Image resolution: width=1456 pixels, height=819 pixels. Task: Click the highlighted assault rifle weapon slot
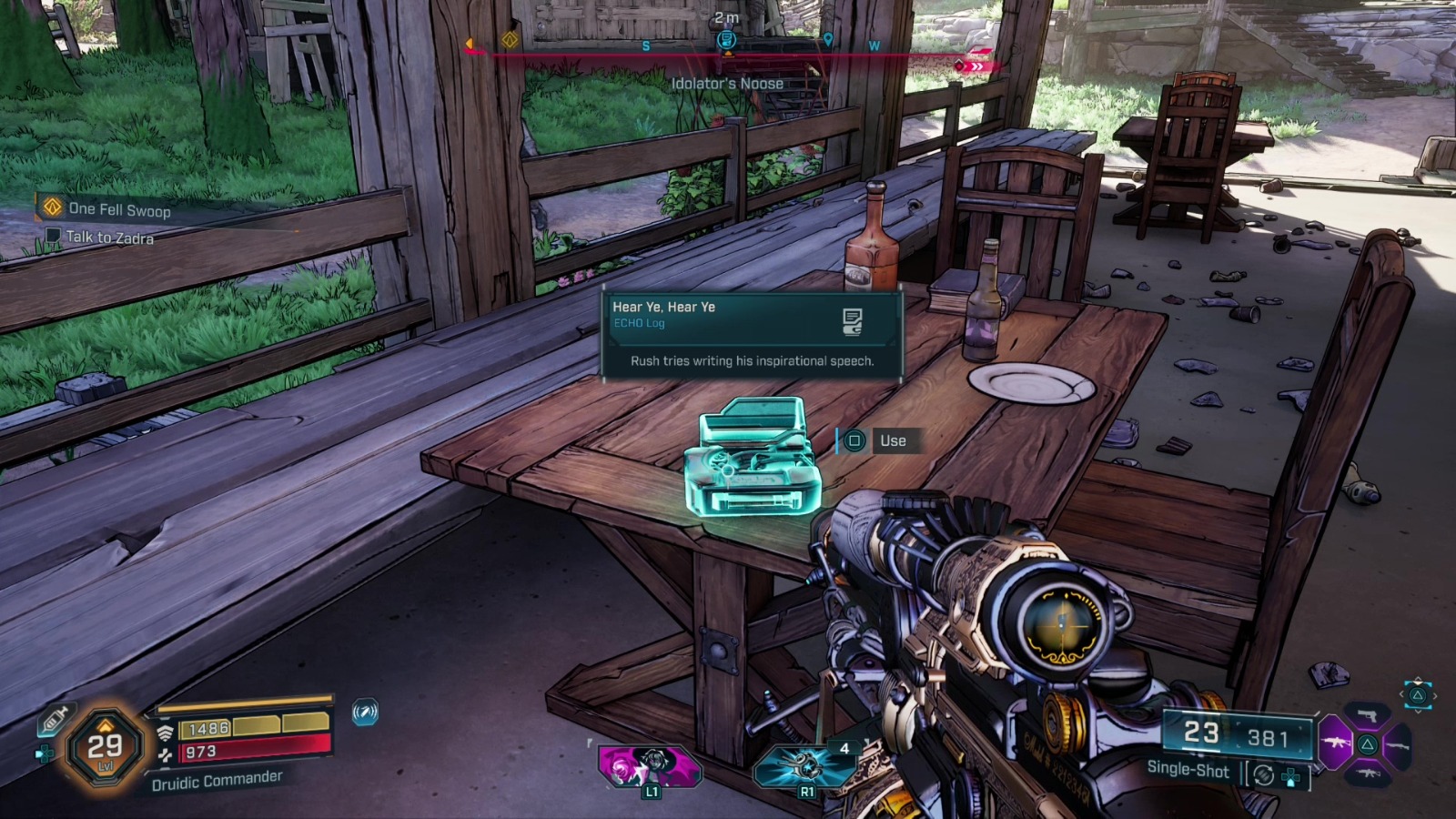1335,743
